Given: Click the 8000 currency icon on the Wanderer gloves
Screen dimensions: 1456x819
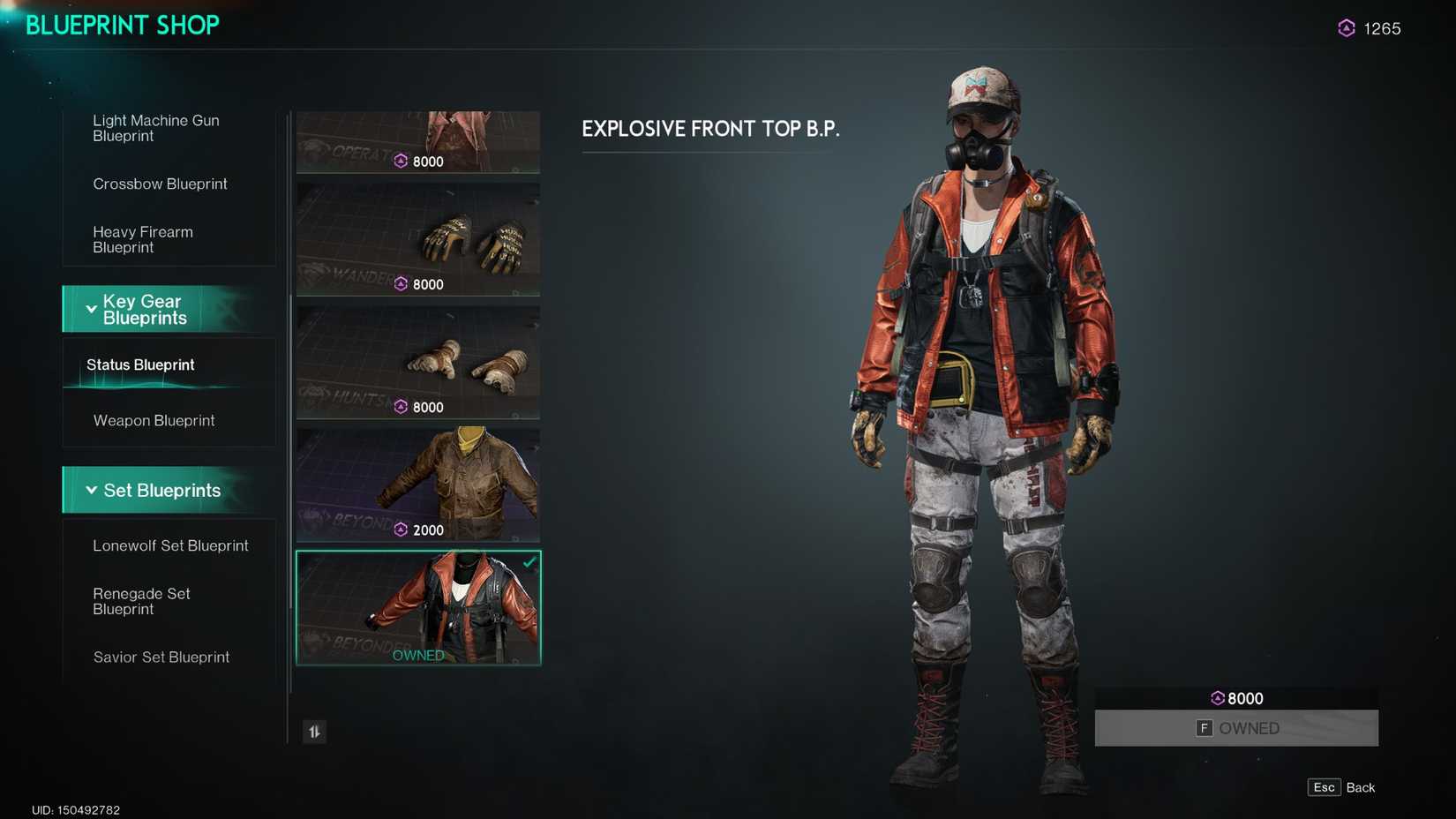Looking at the screenshot, I should coord(400,284).
